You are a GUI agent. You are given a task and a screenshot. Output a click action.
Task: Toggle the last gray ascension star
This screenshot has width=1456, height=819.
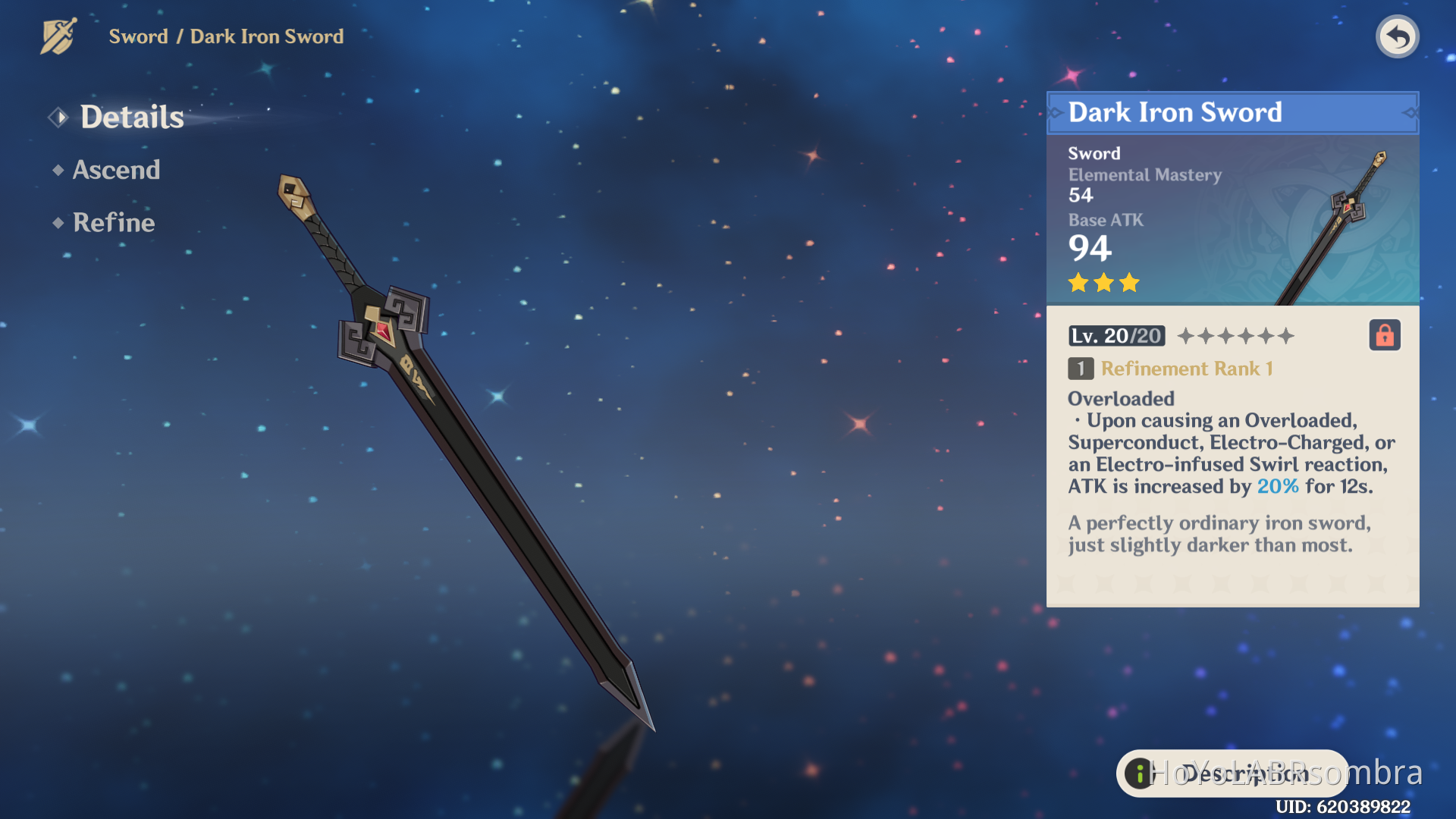pos(1288,335)
